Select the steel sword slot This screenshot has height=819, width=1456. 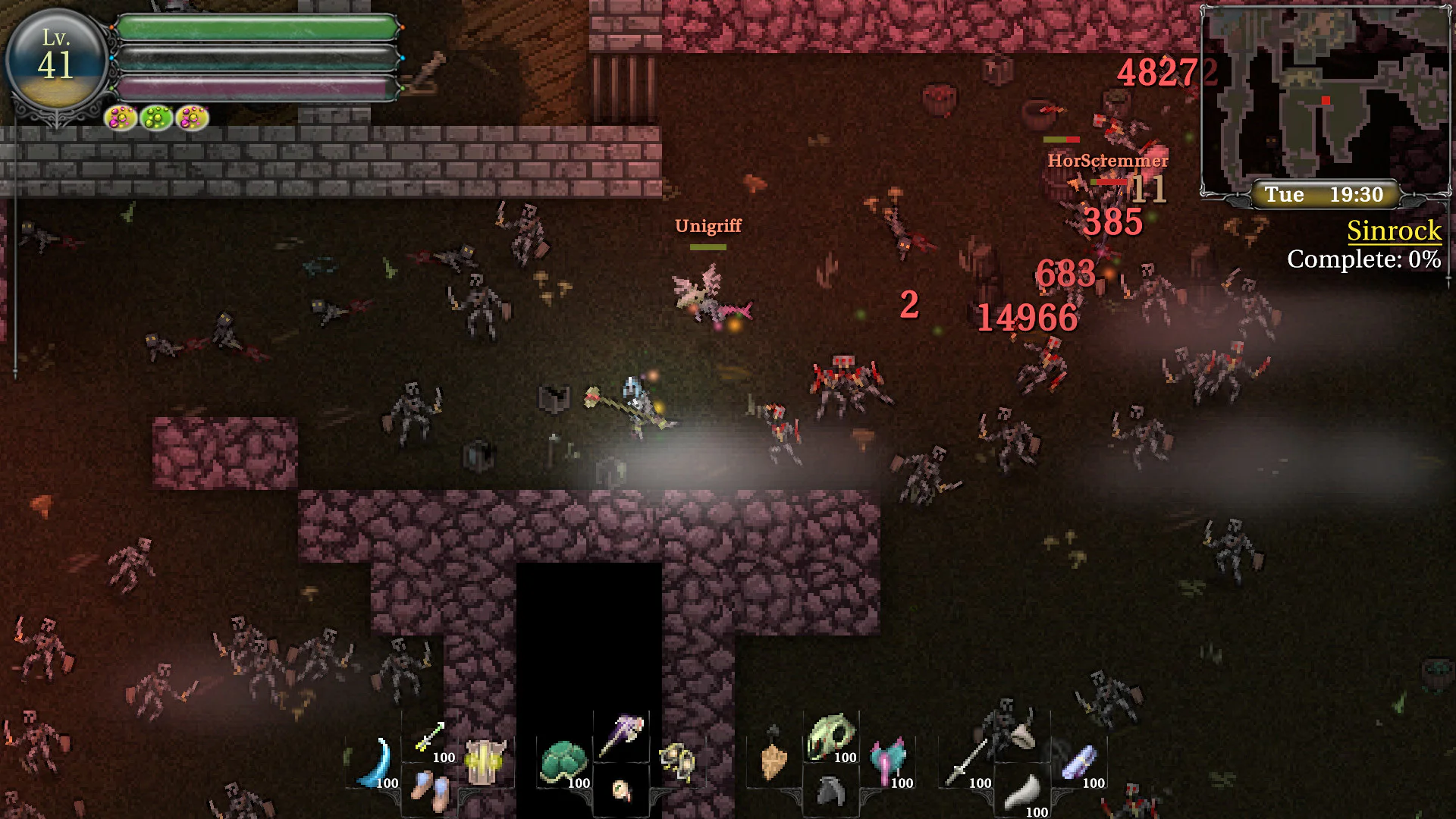click(x=966, y=763)
